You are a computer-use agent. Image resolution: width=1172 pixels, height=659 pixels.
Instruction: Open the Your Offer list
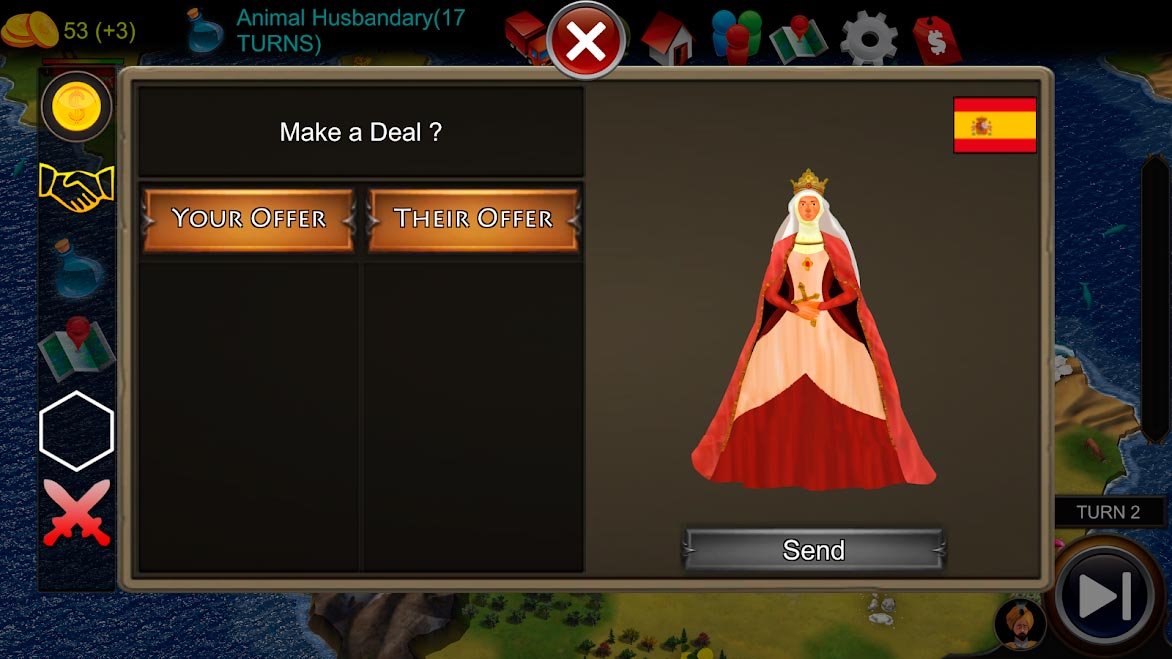pyautogui.click(x=248, y=219)
